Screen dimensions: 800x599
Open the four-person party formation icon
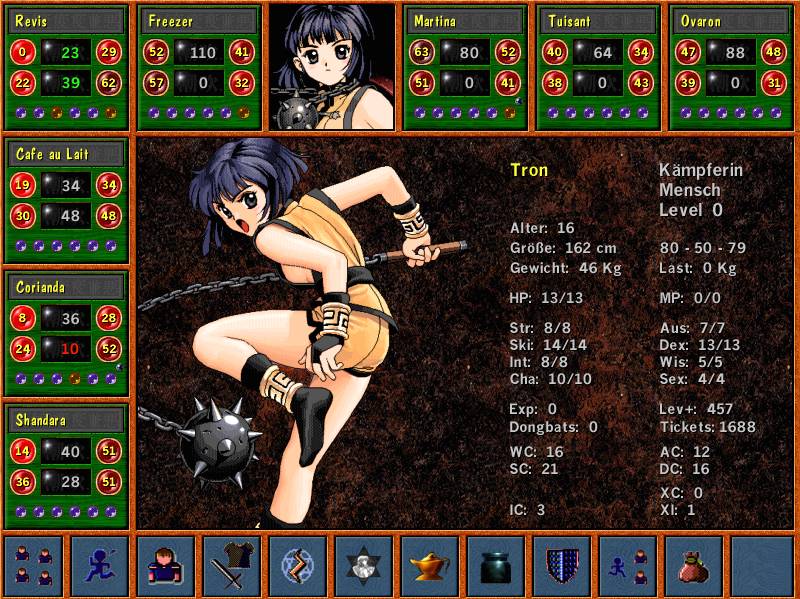click(34, 565)
